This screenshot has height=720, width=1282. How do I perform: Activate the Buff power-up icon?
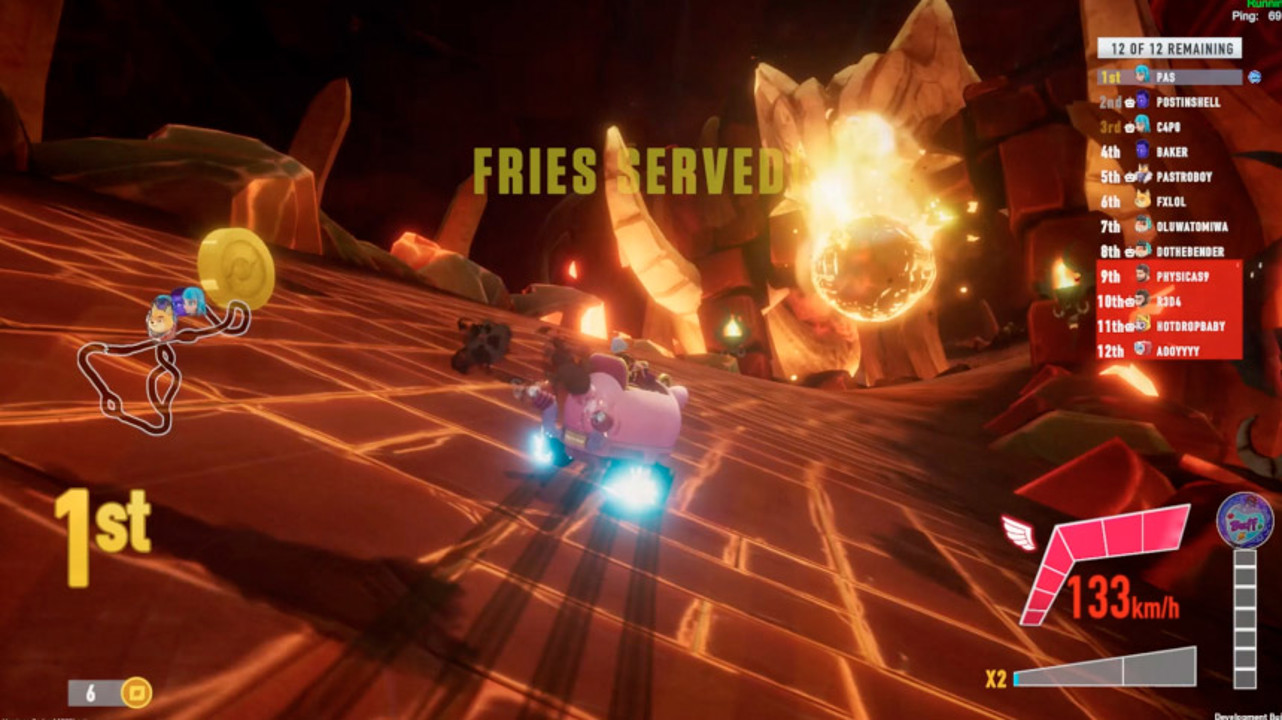[x=1244, y=520]
